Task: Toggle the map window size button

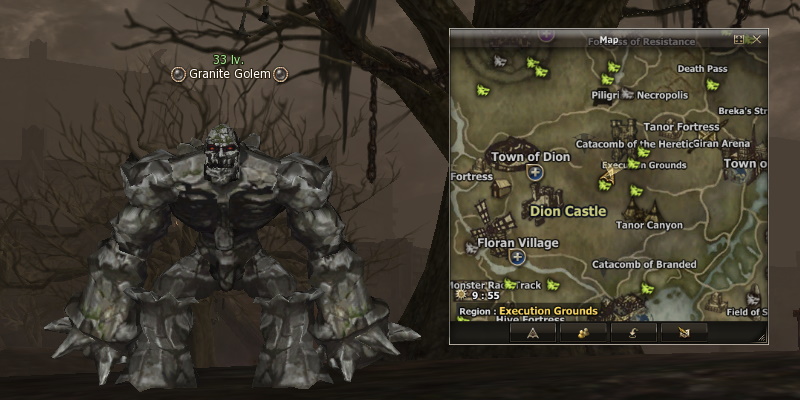Action: pyautogui.click(x=739, y=40)
